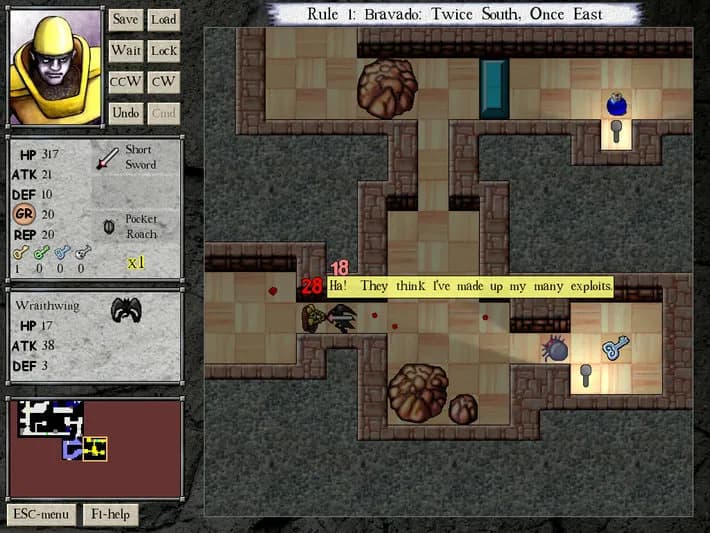Select the Short Sword weapon icon
The width and height of the screenshot is (710, 533).
[x=107, y=158]
